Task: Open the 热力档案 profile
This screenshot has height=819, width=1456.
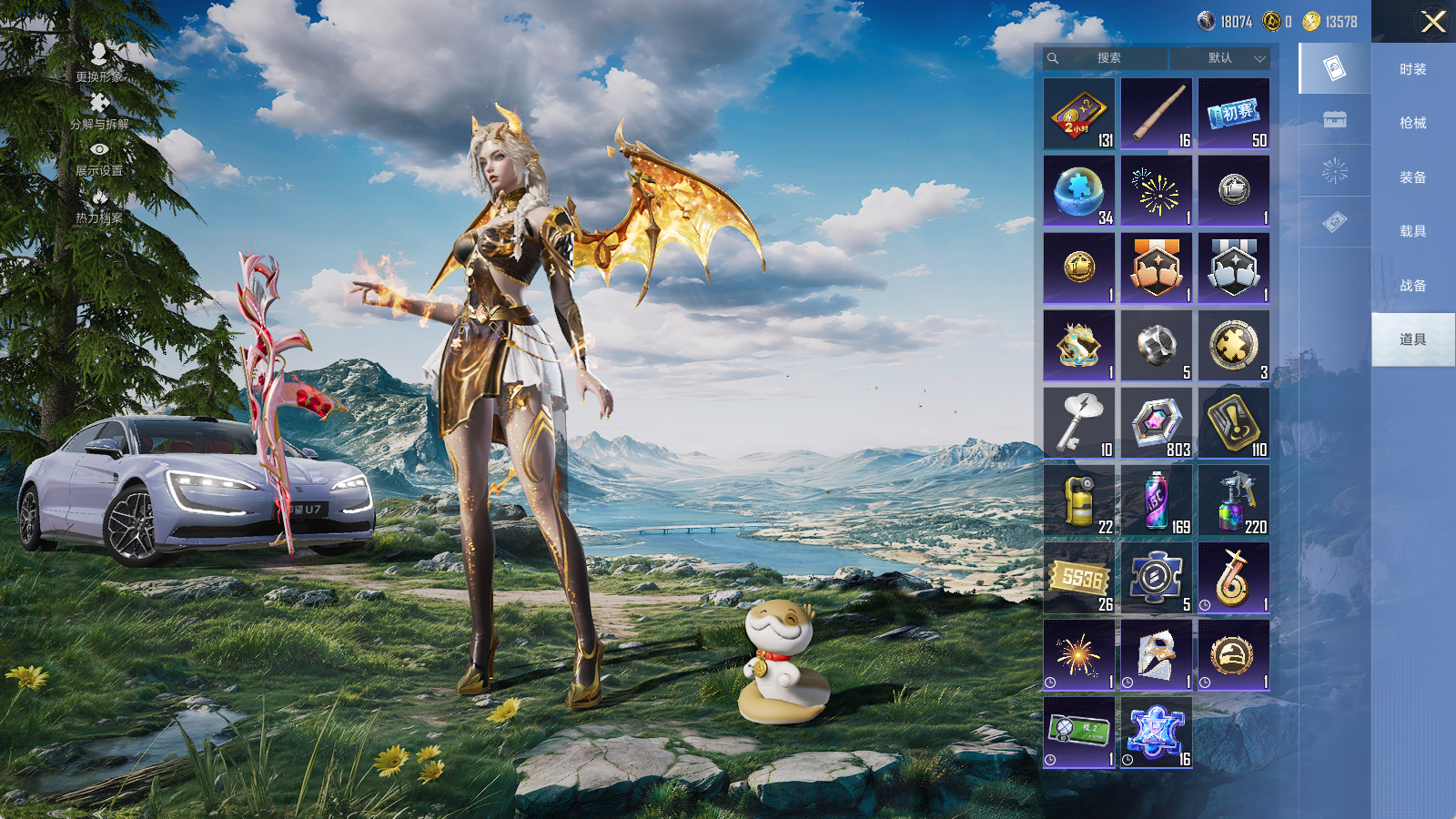Action: 99,206
